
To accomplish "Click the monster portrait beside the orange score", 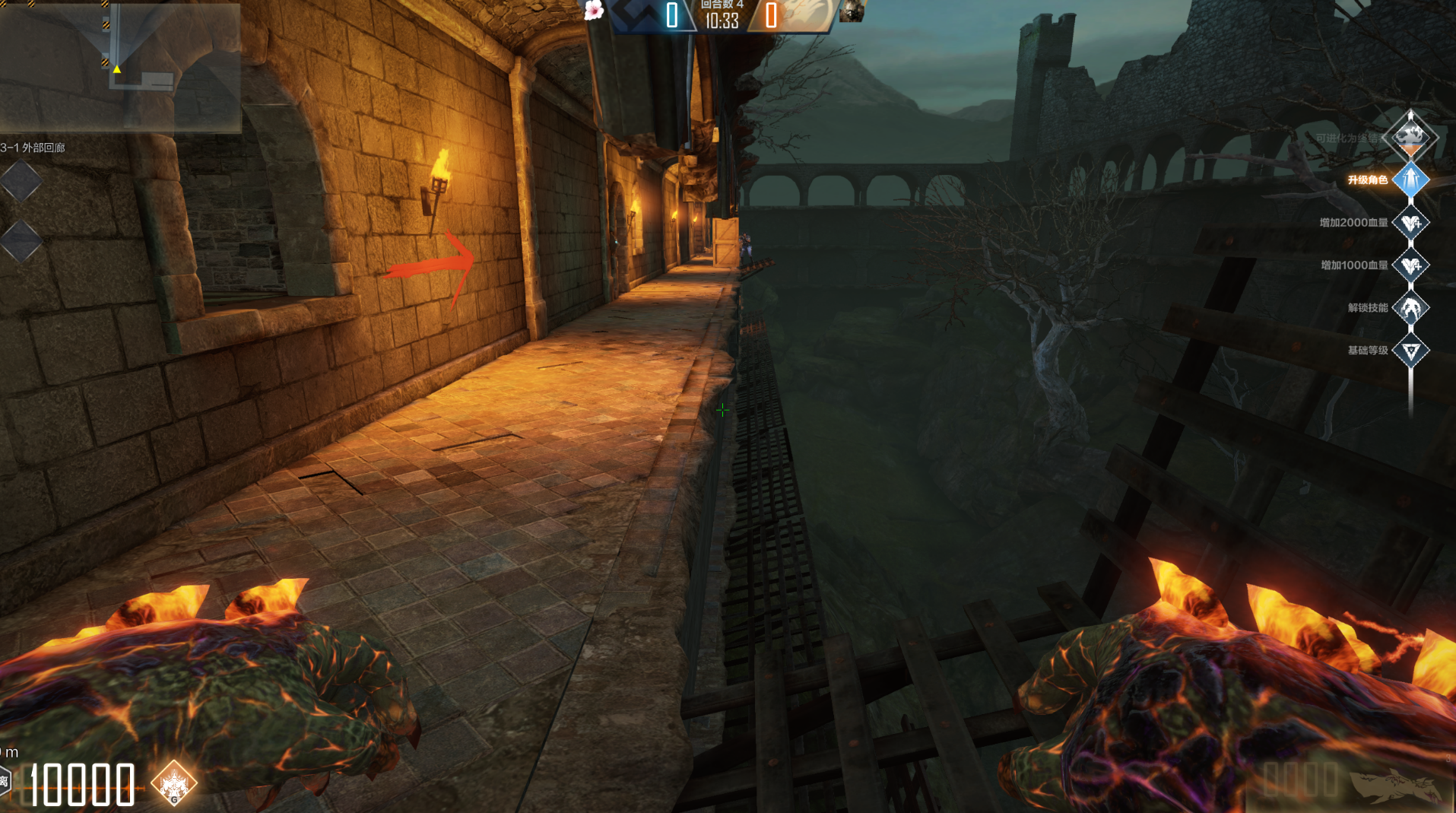I will (852, 11).
